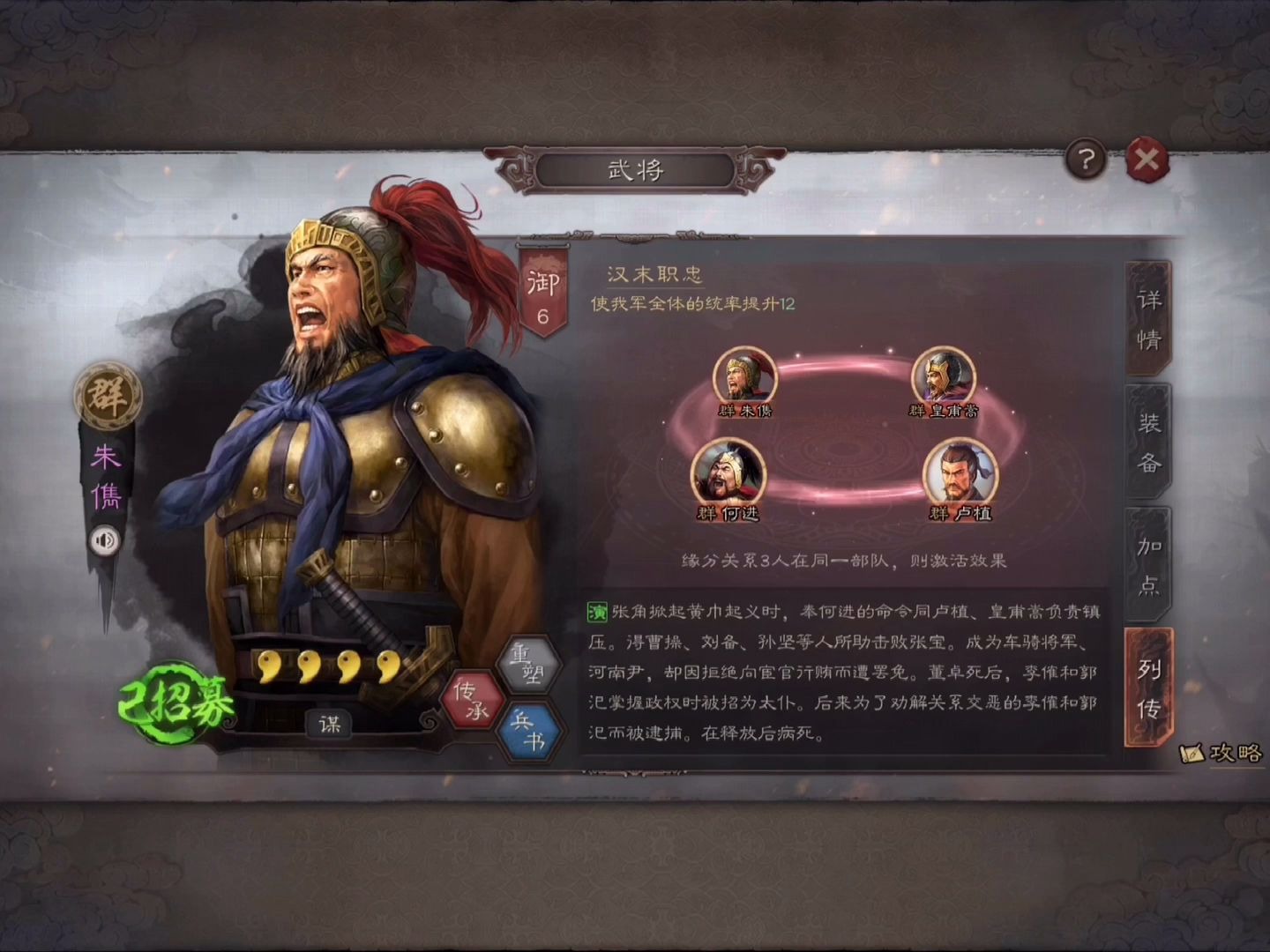Tap the 已招募 recruited stamp
The width and height of the screenshot is (1270, 952).
[175, 699]
